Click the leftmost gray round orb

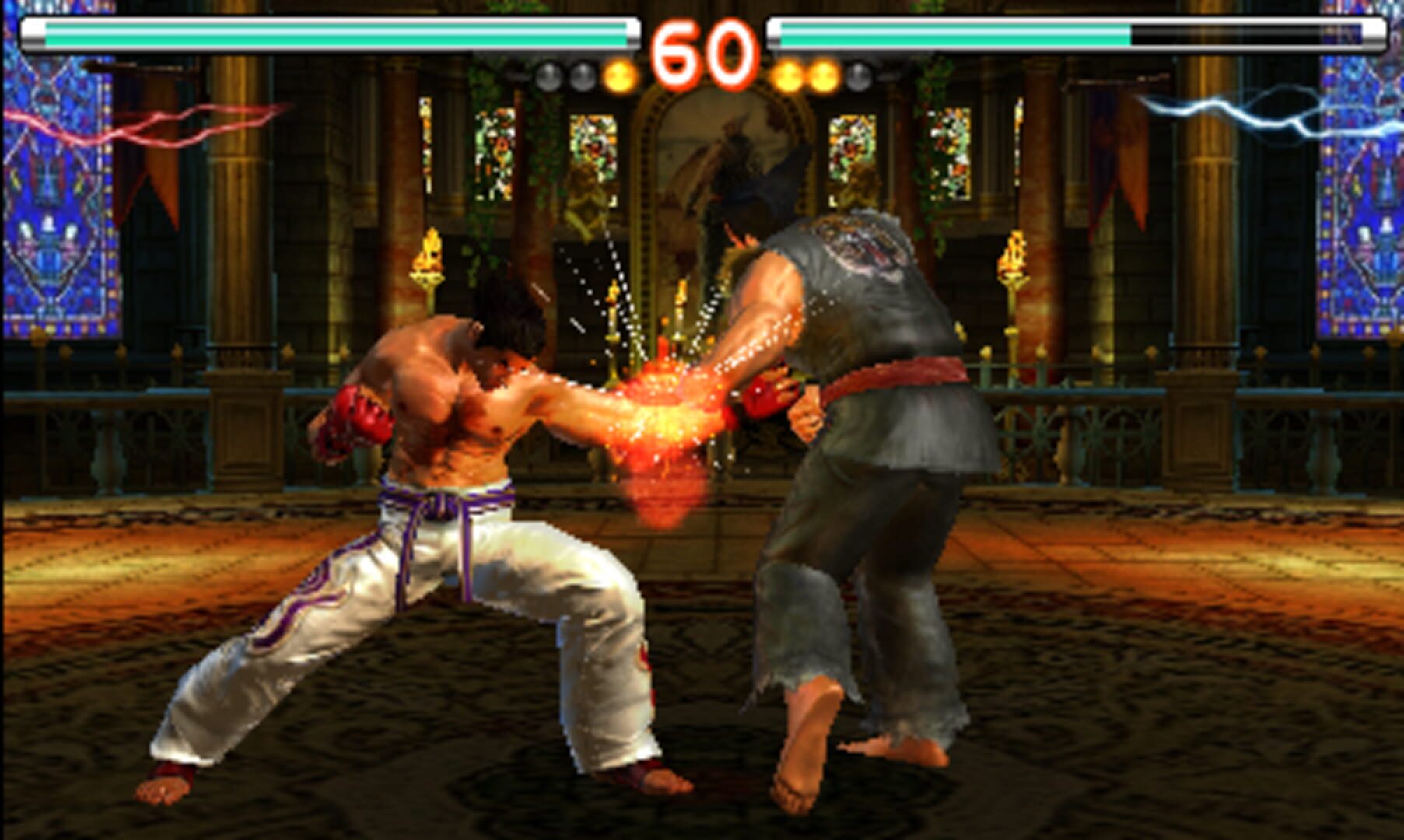point(548,74)
